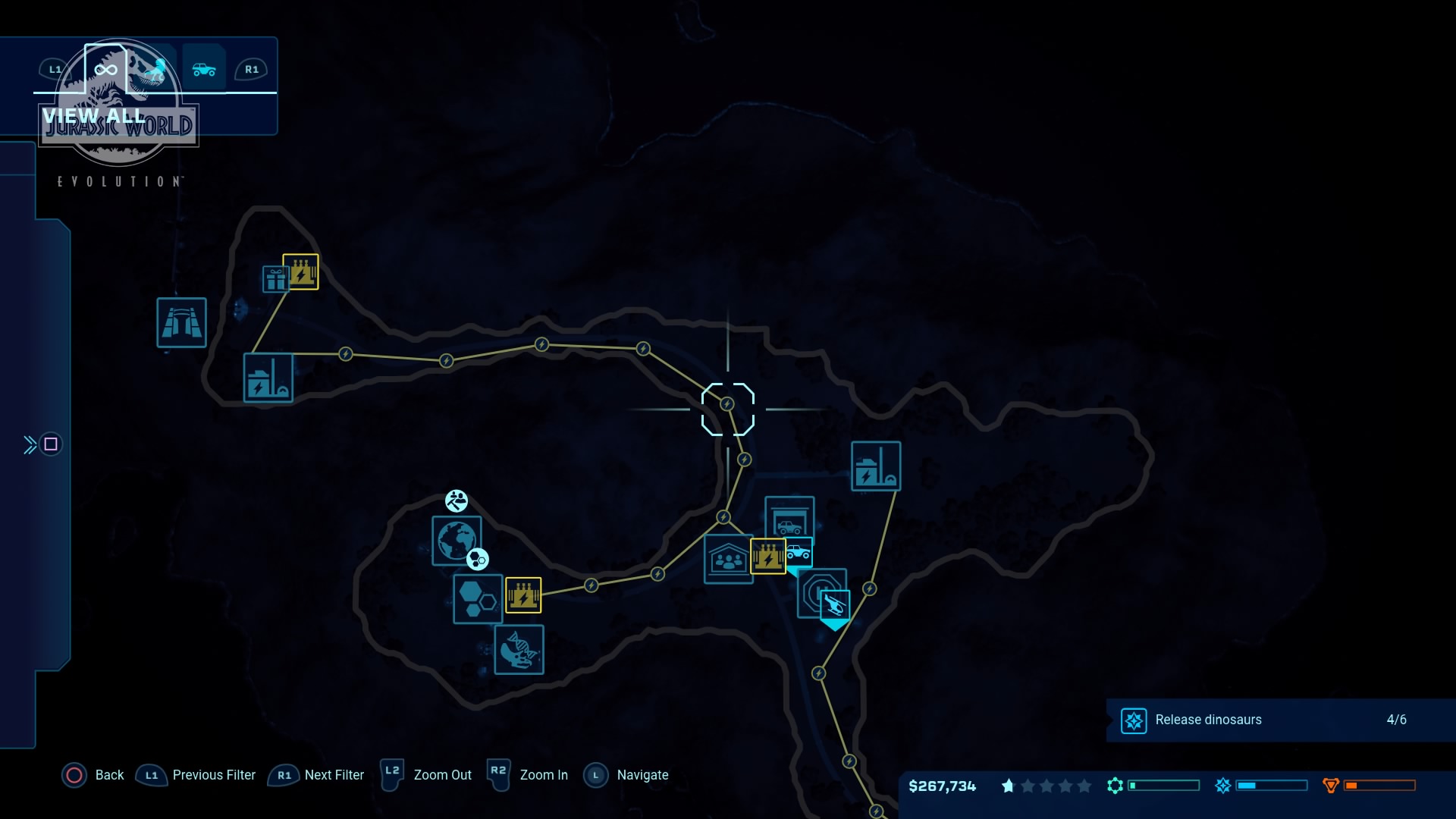Image resolution: width=1456 pixels, height=819 pixels.
Task: Expand the left sidebar chevron panel
Action: (30, 444)
